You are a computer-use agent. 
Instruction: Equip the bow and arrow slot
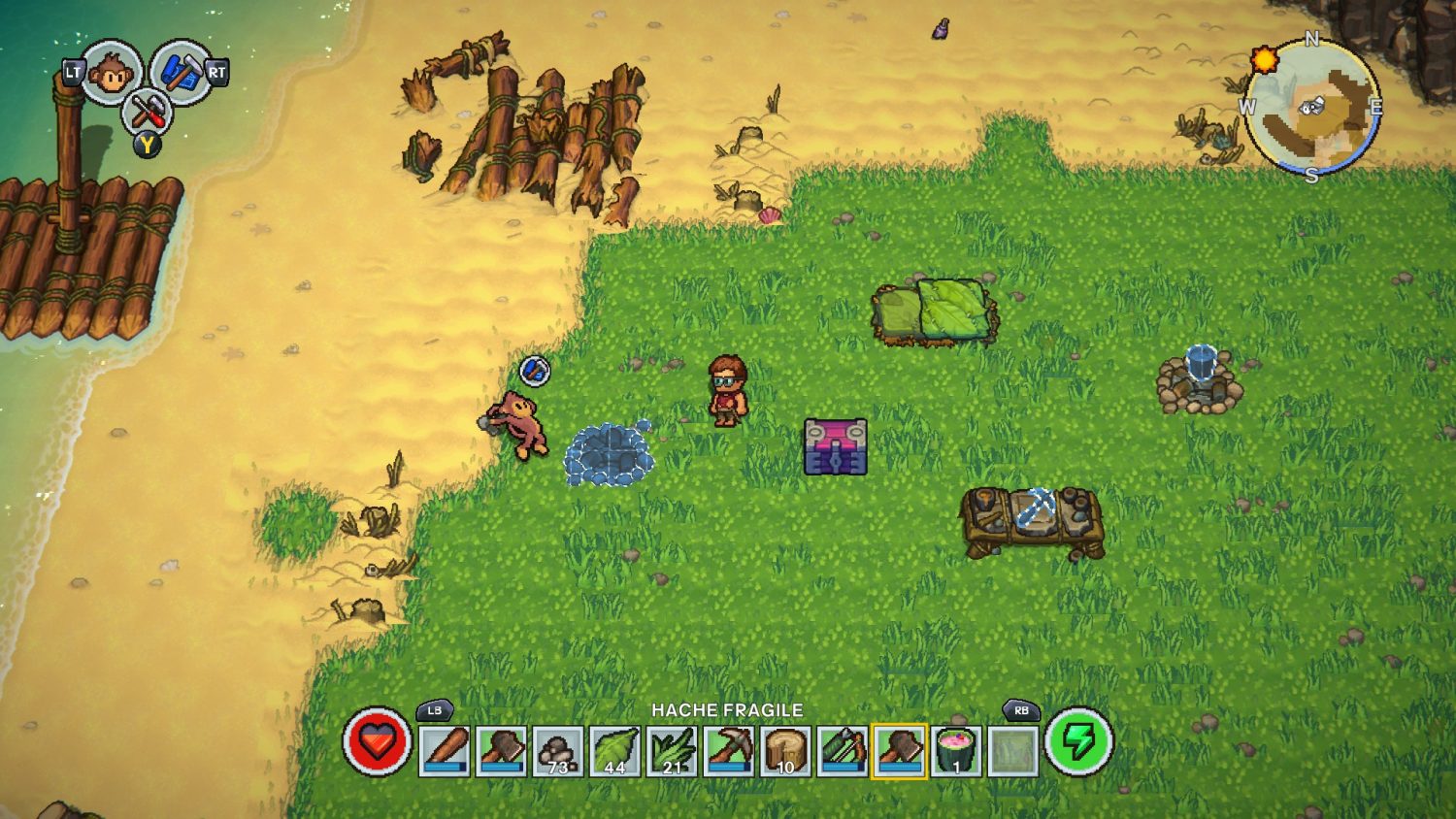point(843,750)
